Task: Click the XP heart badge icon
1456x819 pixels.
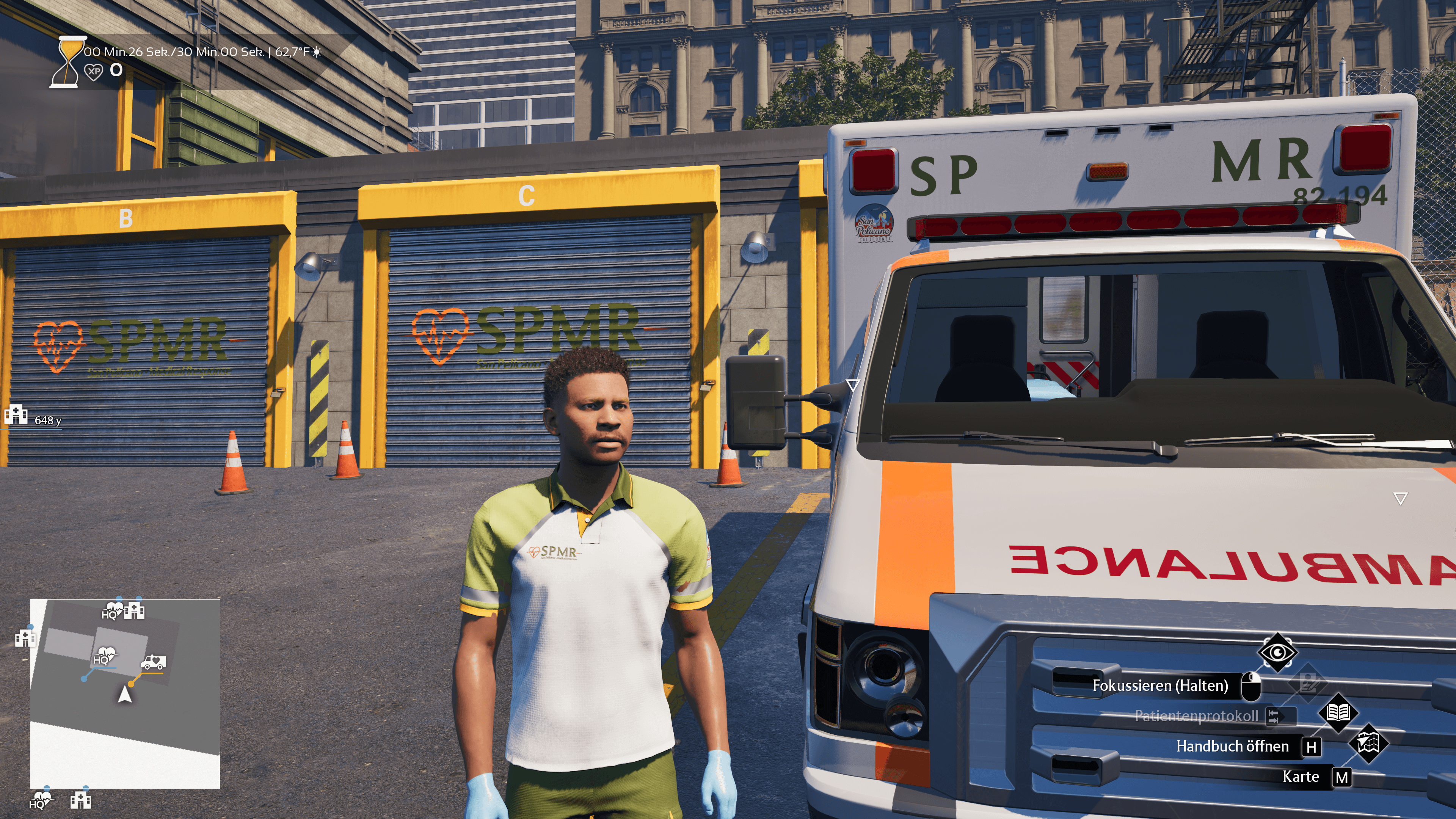Action: click(x=93, y=71)
